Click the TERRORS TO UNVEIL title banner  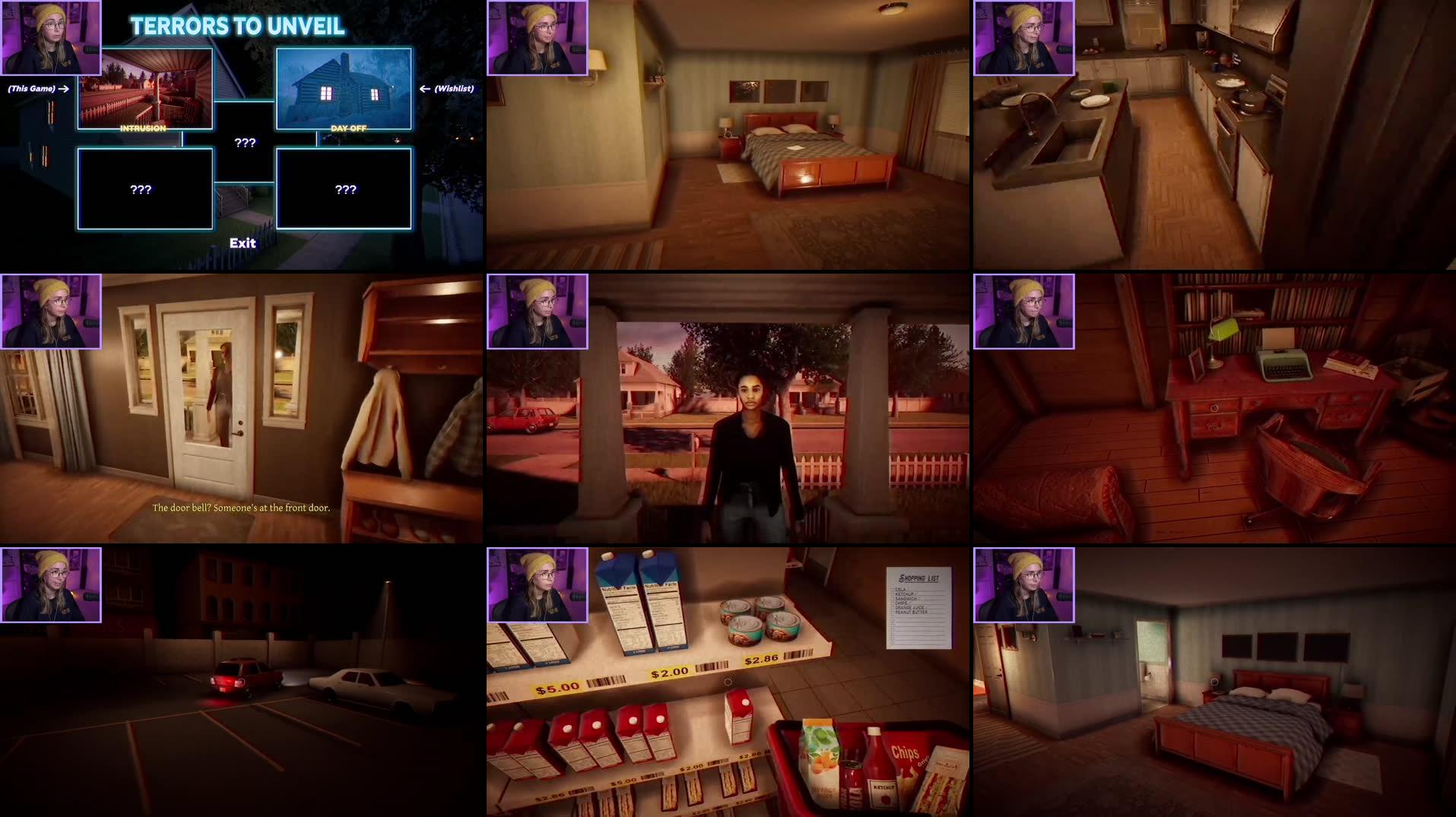point(237,25)
